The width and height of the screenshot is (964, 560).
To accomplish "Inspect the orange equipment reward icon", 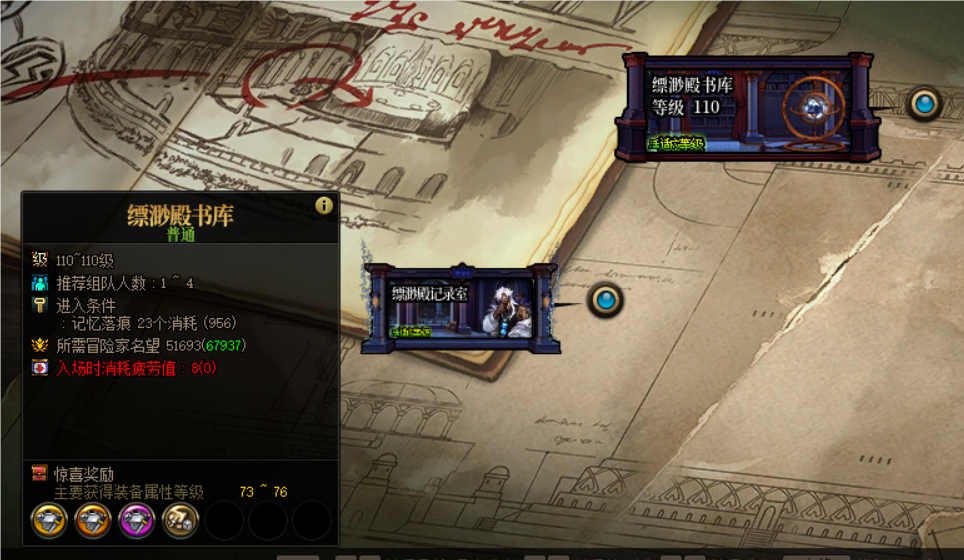I will pyautogui.click(x=93, y=520).
